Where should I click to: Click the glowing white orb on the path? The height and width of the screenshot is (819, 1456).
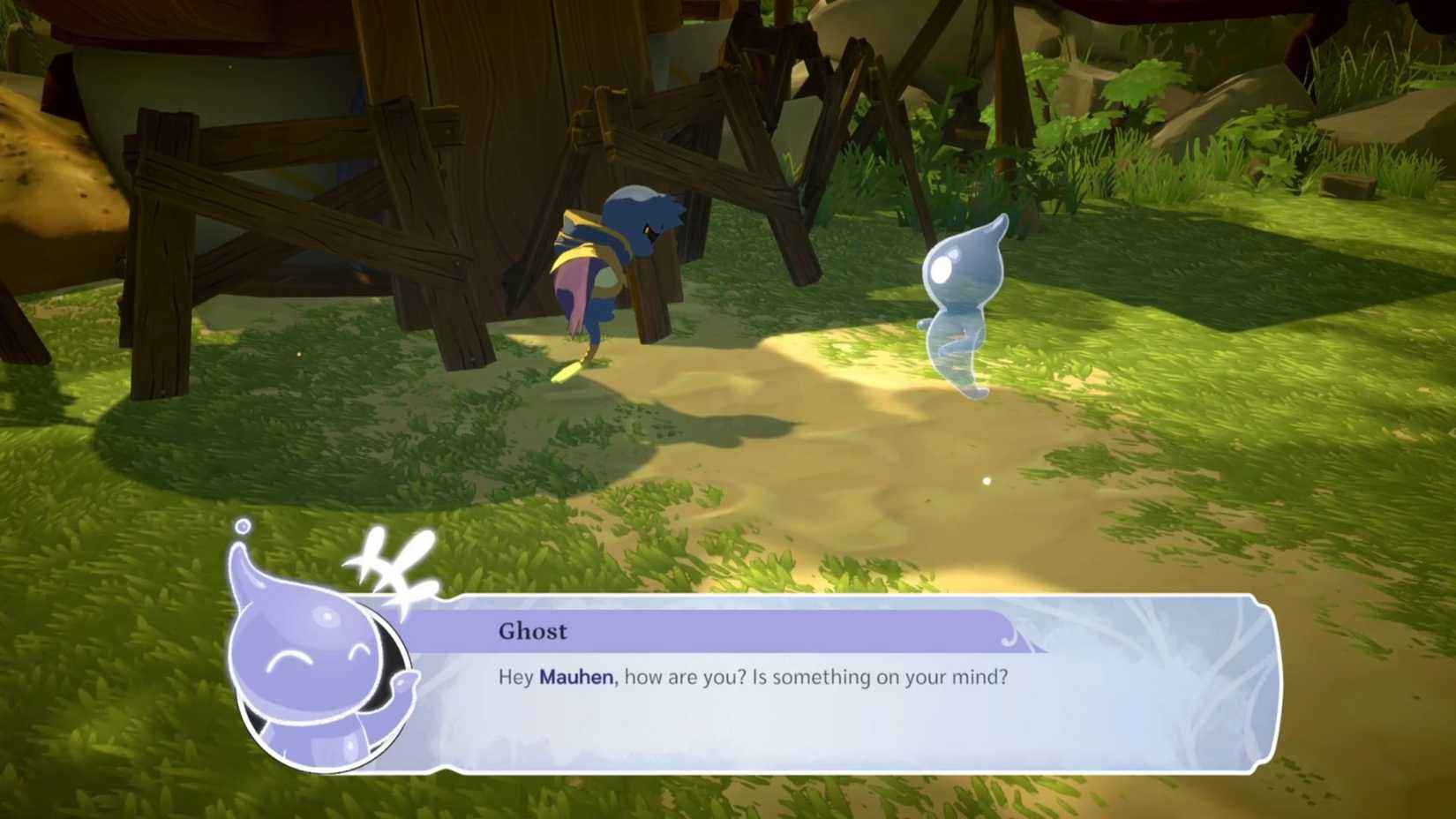[x=987, y=480]
